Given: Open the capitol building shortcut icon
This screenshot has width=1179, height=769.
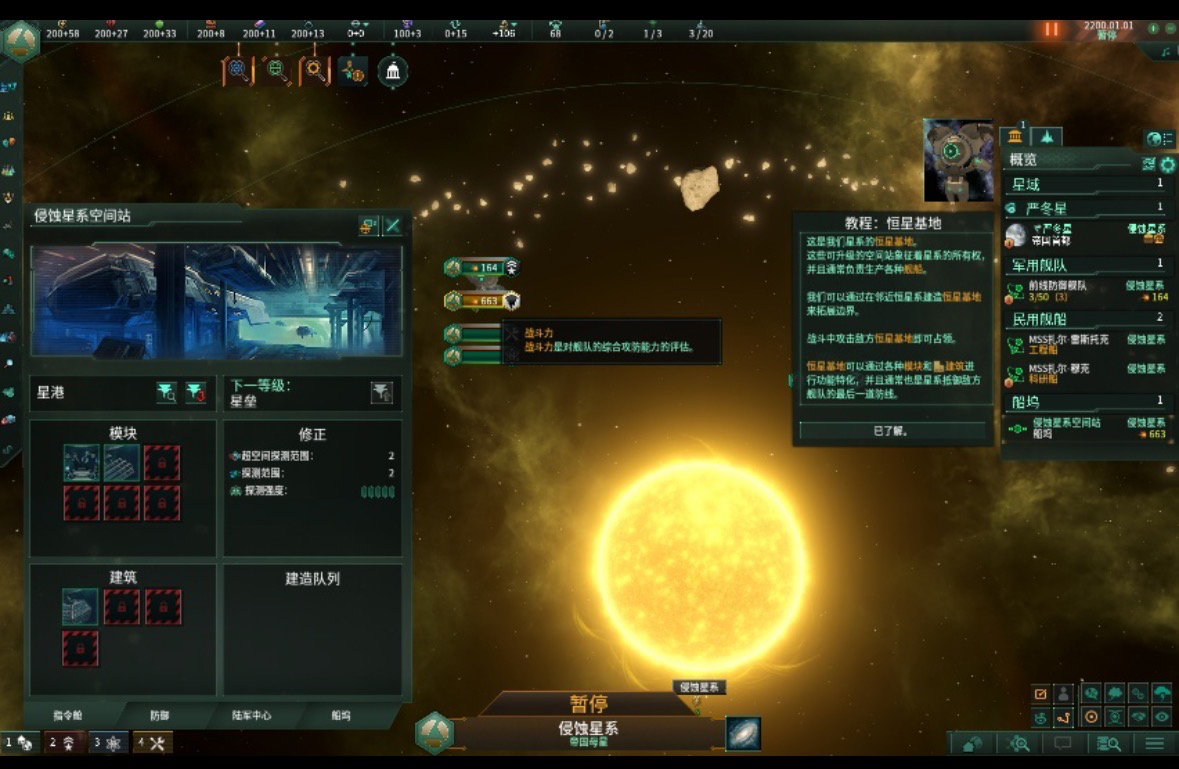Looking at the screenshot, I should [393, 71].
